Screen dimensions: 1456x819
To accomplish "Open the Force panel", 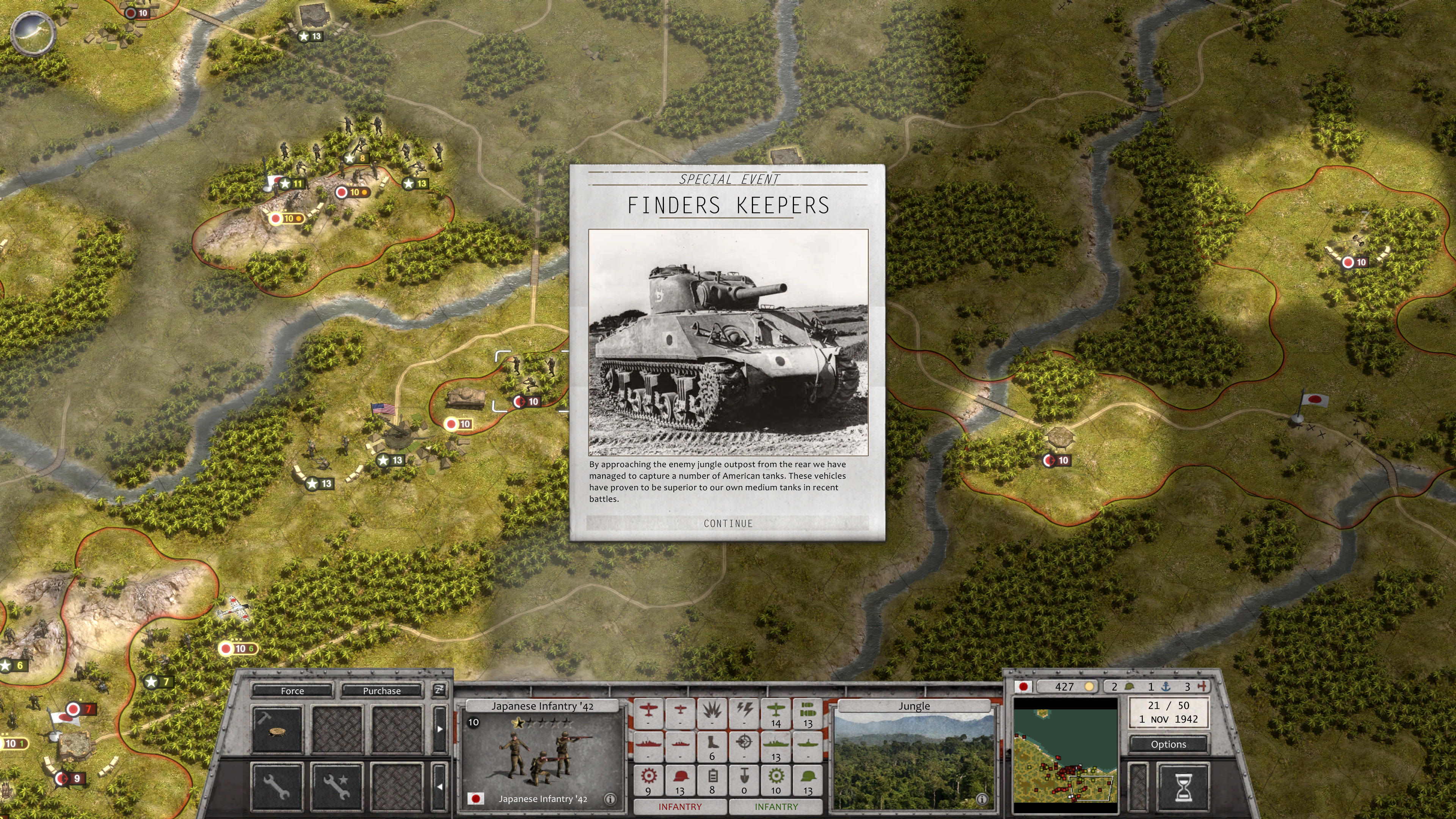I will pyautogui.click(x=292, y=691).
